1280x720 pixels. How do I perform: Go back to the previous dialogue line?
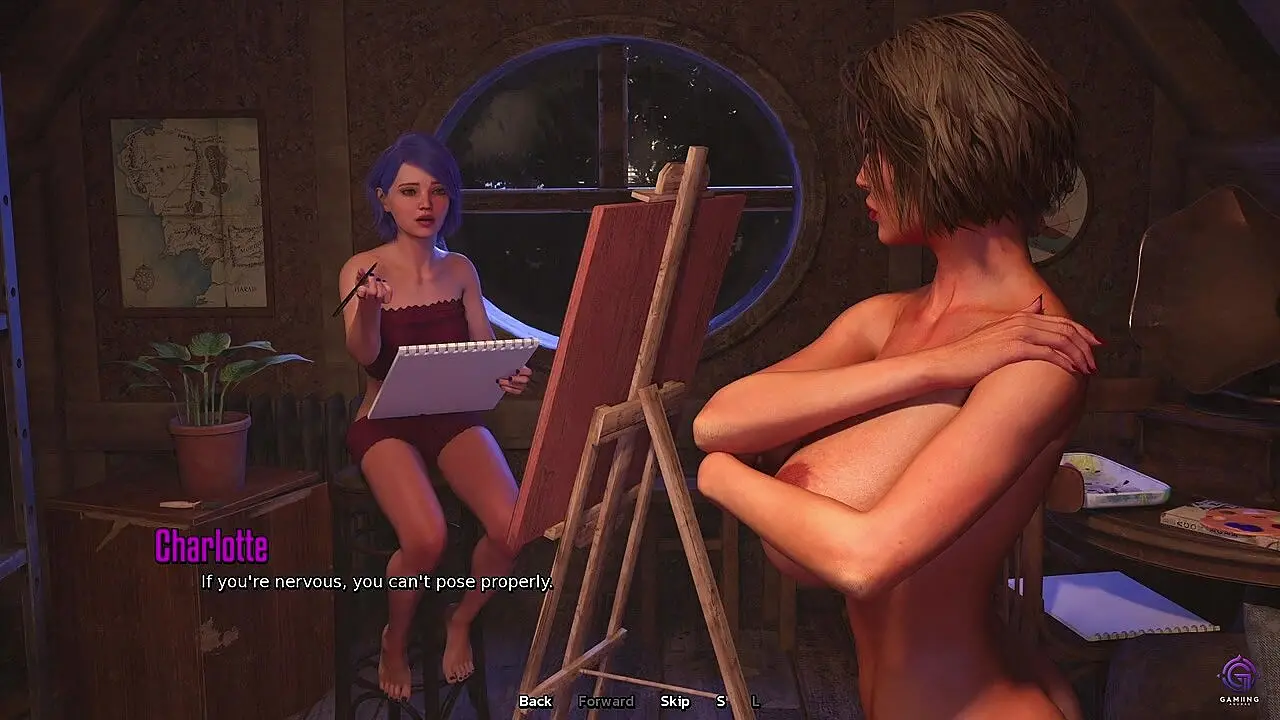click(x=535, y=701)
